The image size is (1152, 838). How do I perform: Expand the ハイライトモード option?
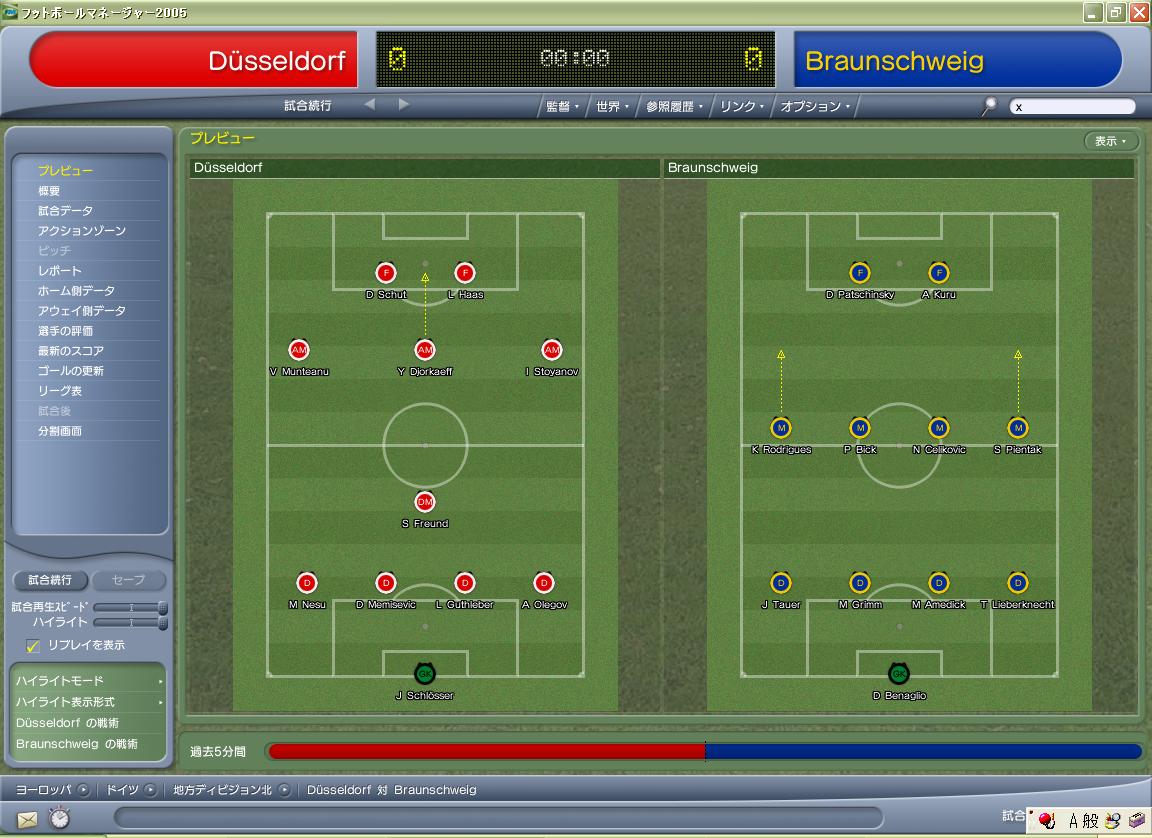coord(88,681)
